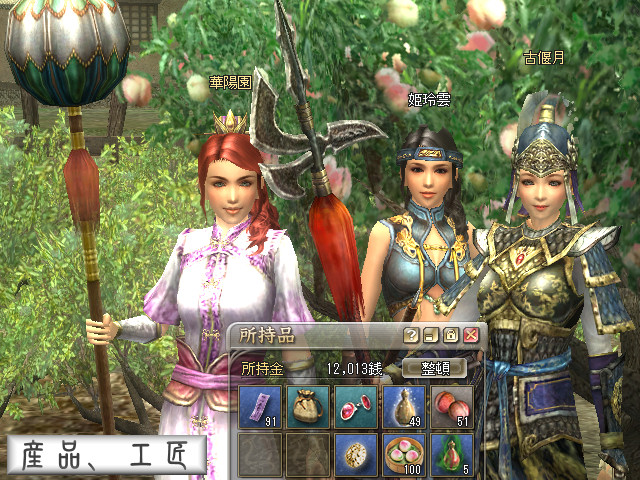Select the purple ticket stack of 91

coord(260,407)
